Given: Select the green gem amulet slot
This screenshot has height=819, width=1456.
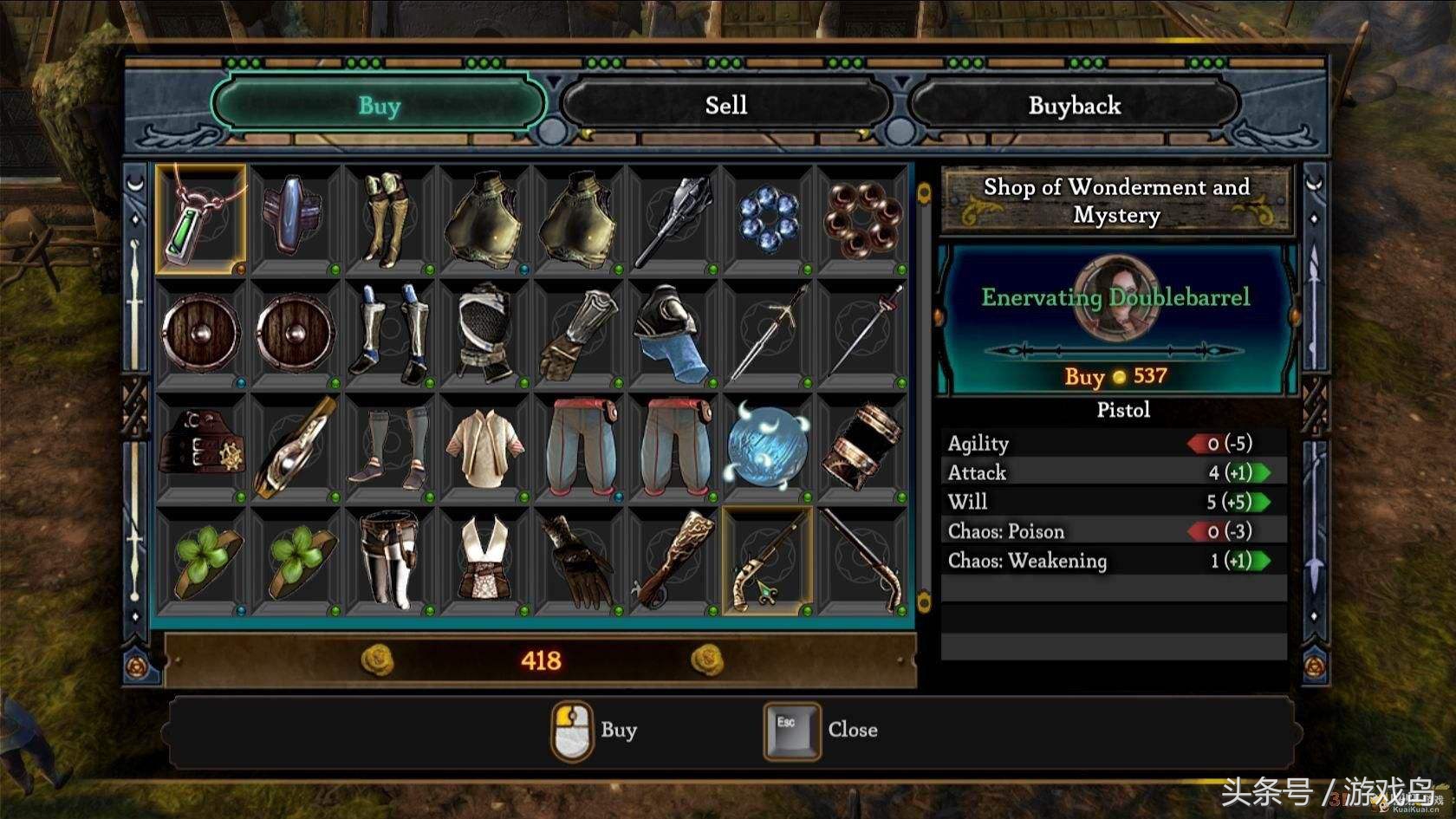Looking at the screenshot, I should (201, 218).
